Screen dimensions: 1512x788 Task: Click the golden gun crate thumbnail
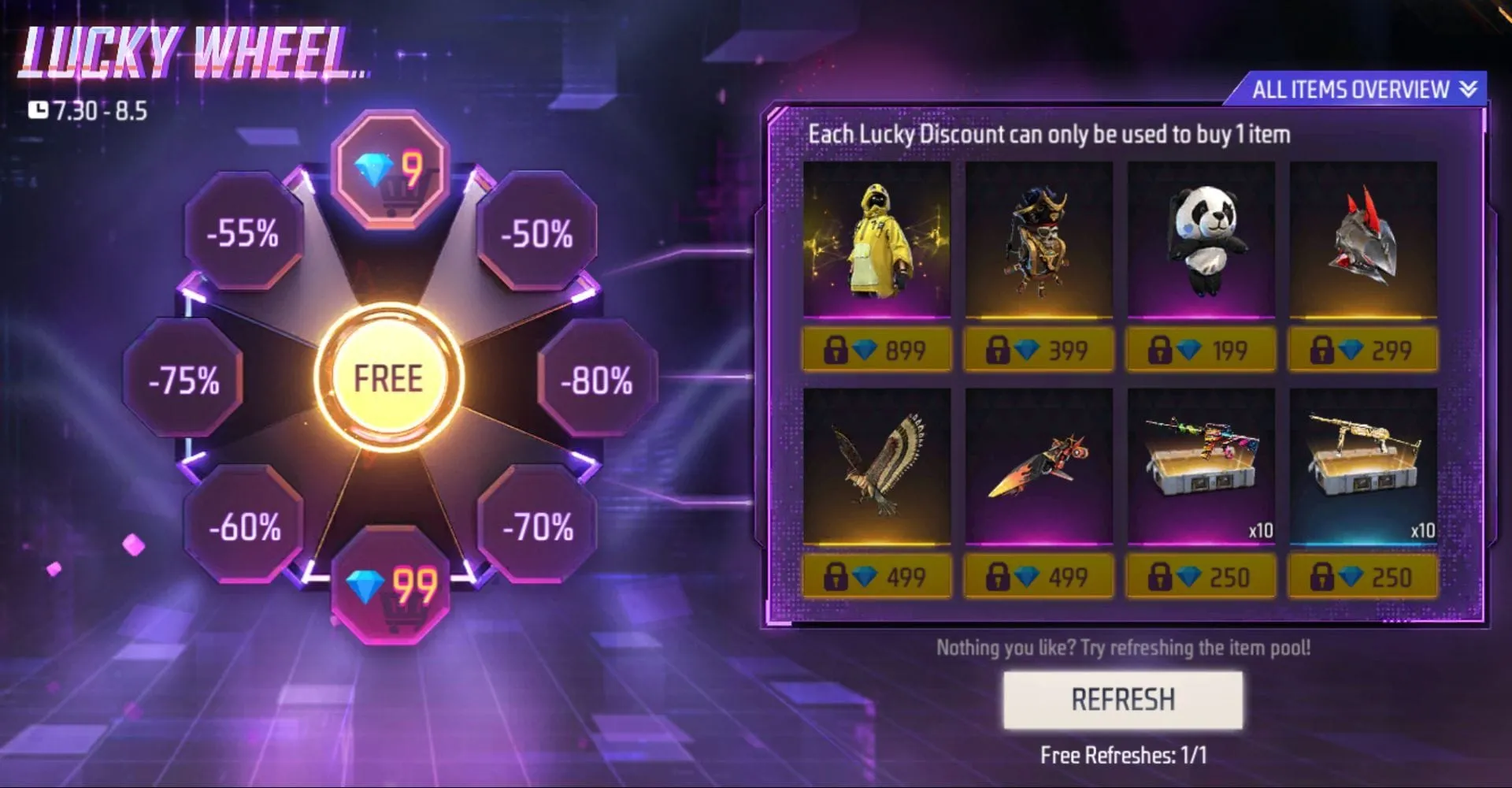1362,469
